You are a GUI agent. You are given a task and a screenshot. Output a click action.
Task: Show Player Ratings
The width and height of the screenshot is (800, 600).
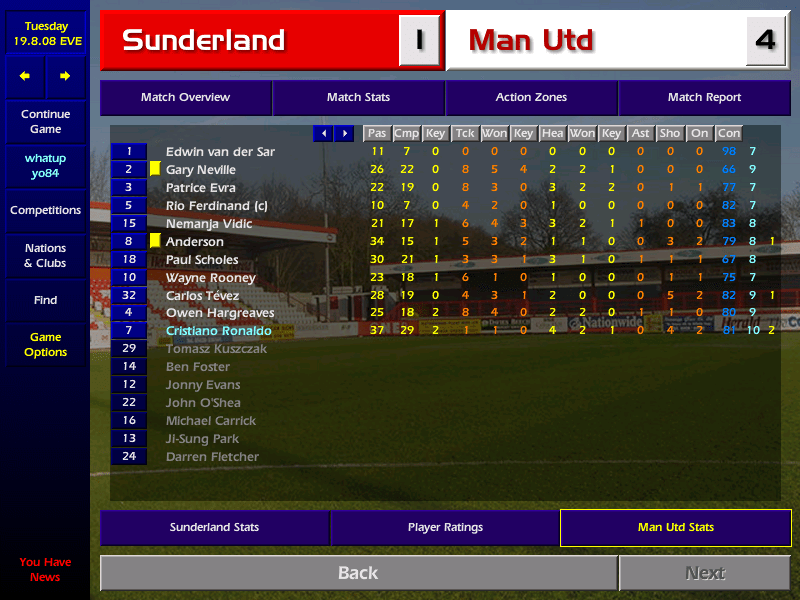coord(445,527)
